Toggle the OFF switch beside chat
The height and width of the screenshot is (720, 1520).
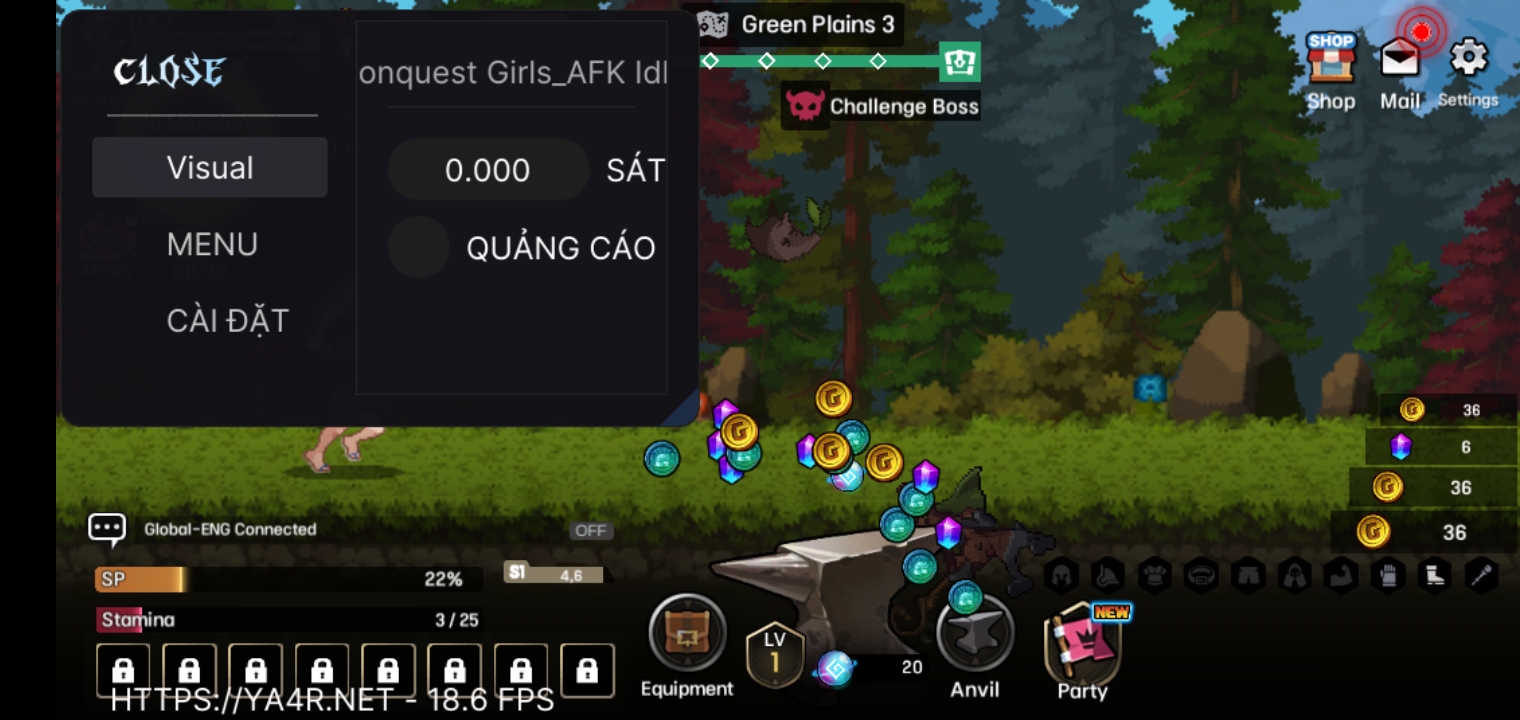click(x=591, y=530)
